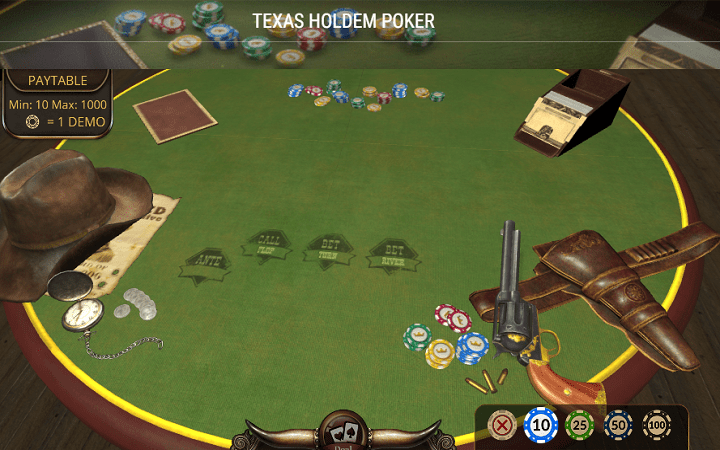Select the blue 10 chip
Viewport: 720px width, 450px height.
point(540,425)
